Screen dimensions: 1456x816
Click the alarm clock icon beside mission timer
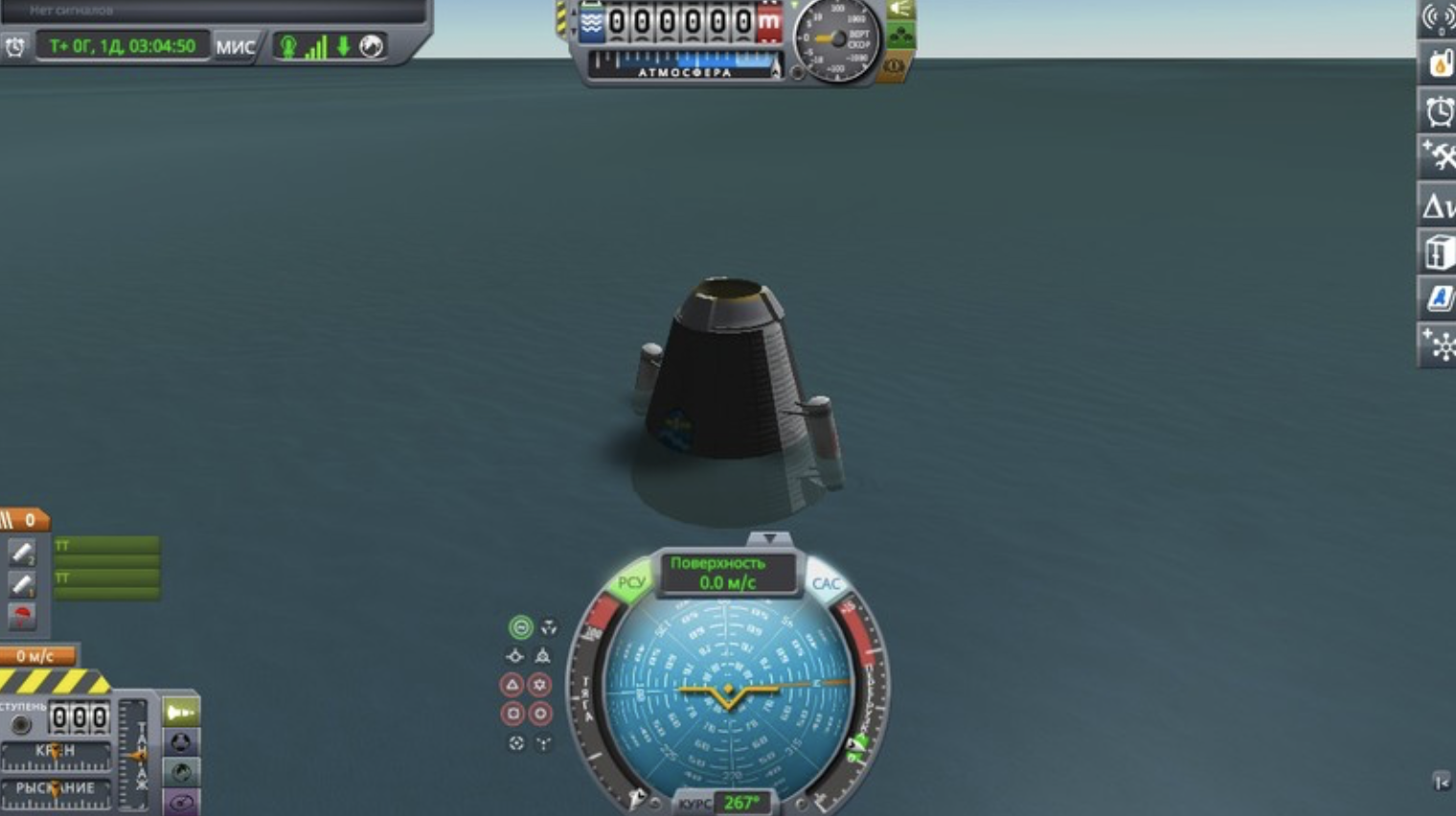[15, 46]
